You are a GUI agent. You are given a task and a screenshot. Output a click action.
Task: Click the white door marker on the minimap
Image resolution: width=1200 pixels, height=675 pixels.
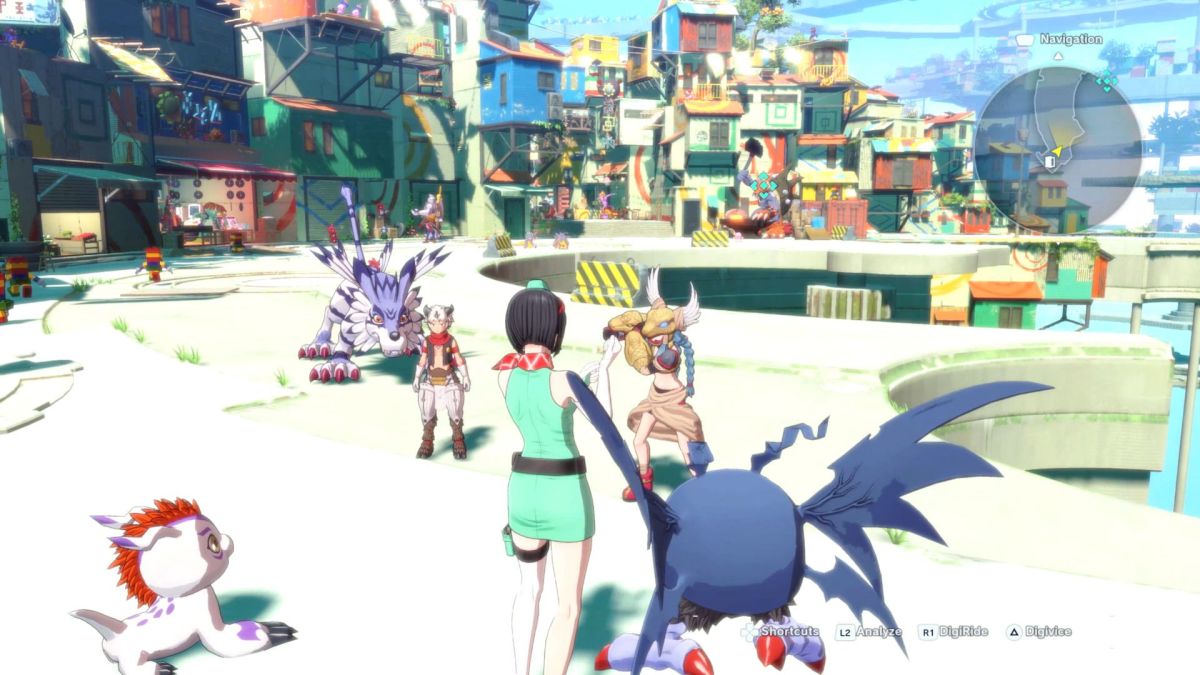[1049, 162]
